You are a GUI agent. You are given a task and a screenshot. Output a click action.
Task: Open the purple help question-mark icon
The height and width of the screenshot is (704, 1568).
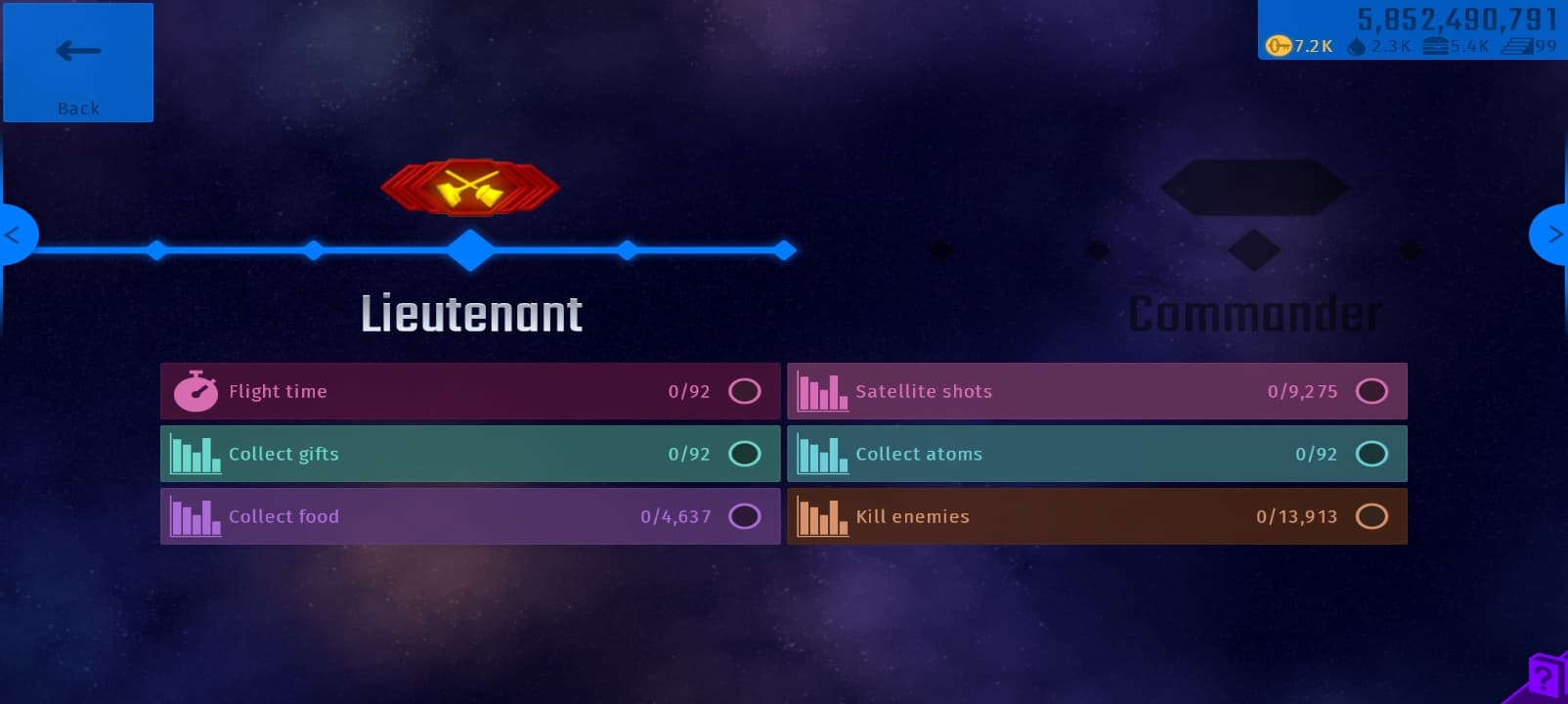point(1545,677)
